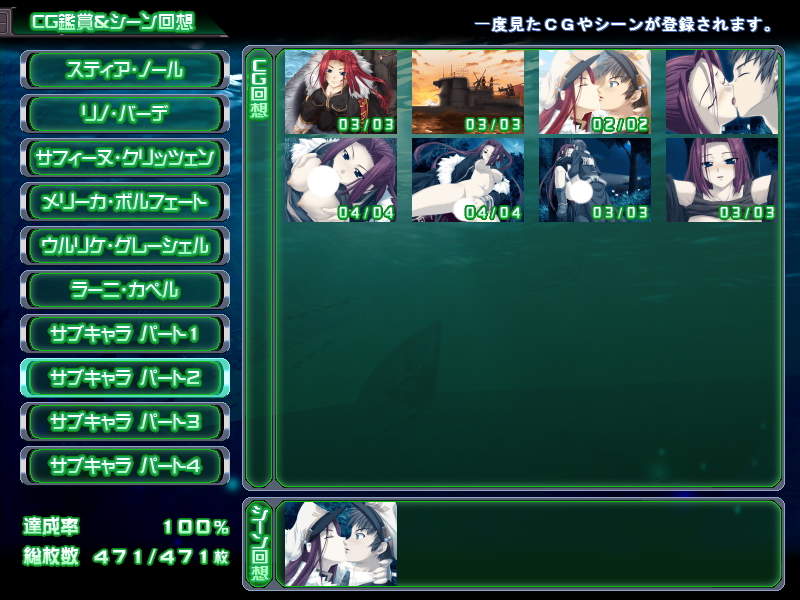The width and height of the screenshot is (800, 600).
Task: Open サブキャラ パート3 gallery
Action: tap(125, 422)
